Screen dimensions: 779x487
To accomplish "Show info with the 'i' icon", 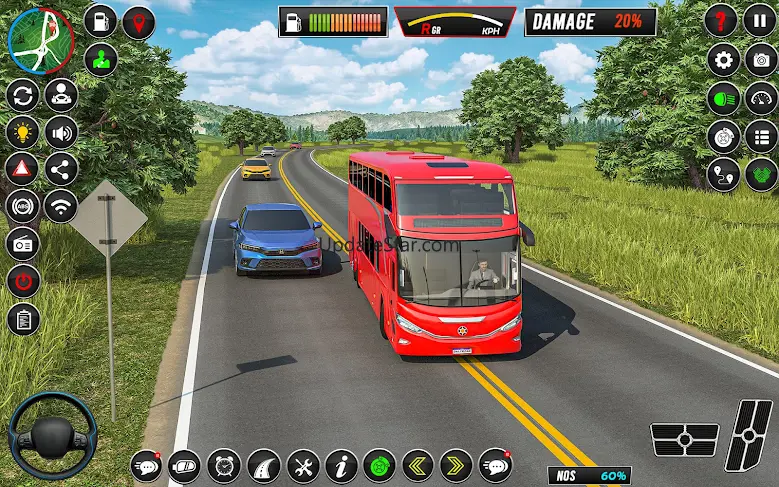I will click(341, 465).
